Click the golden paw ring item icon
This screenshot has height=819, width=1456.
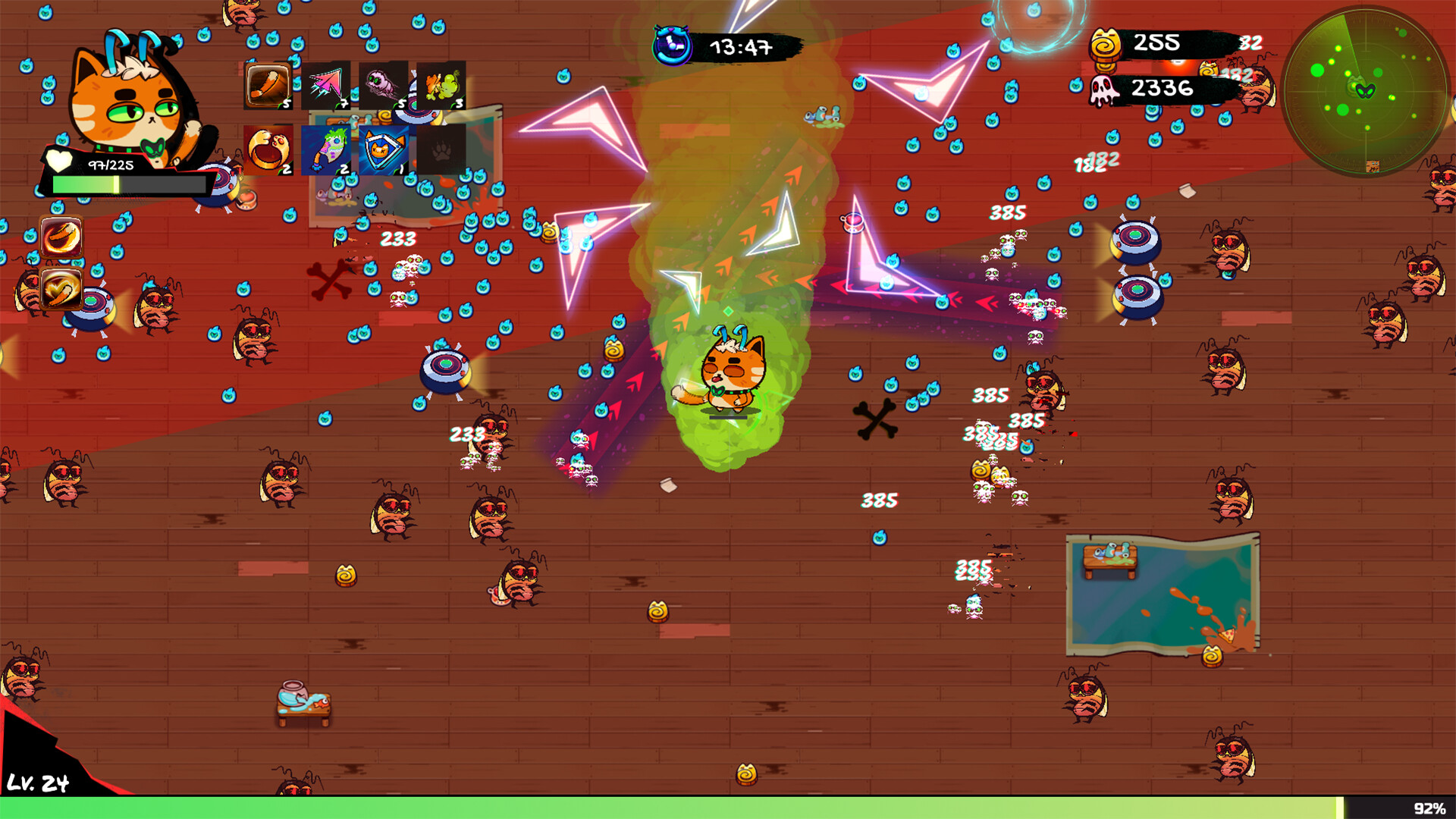coord(267,149)
